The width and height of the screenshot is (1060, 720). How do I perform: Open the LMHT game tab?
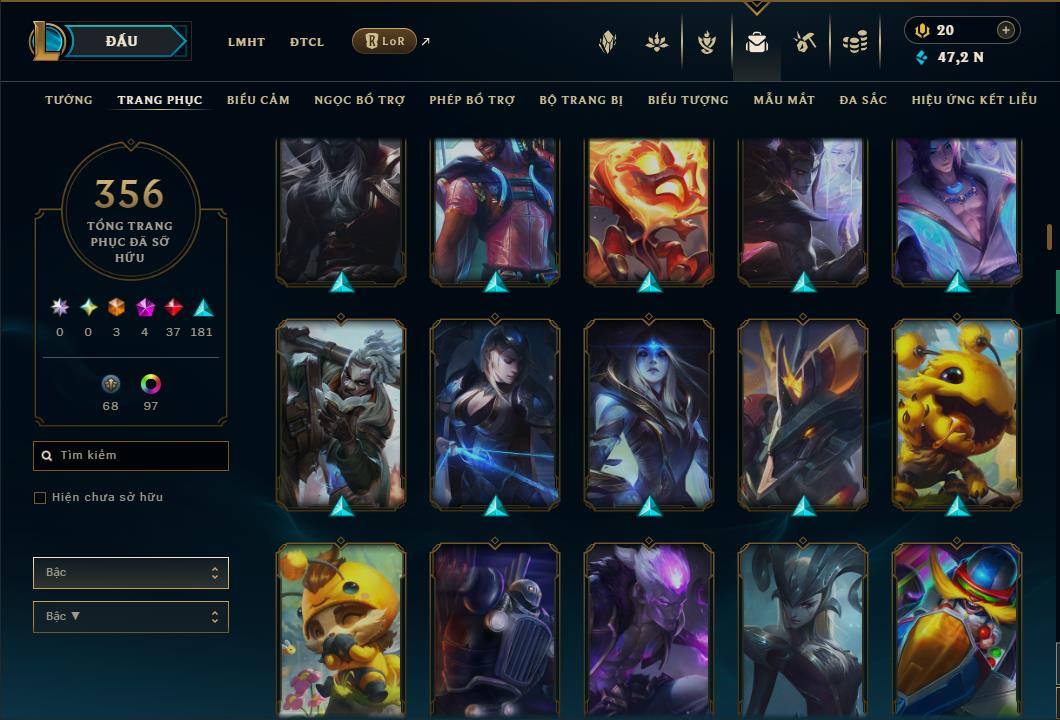[246, 42]
